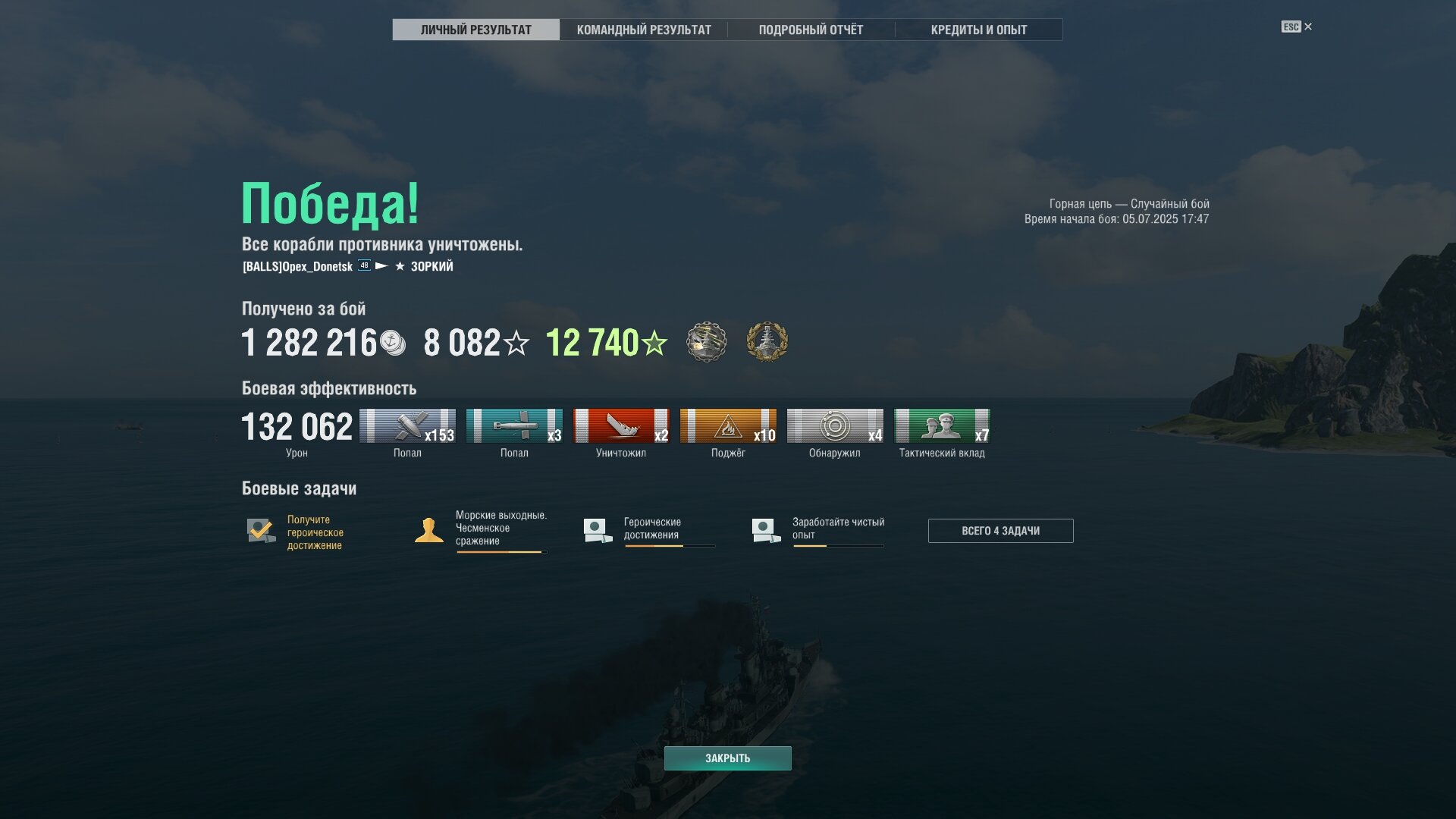Select the Тактический вклад ribbon

[x=942, y=426]
